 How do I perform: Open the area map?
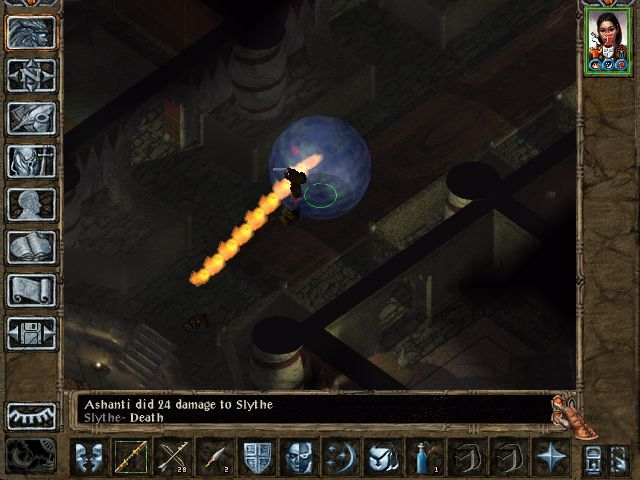pos(31,75)
